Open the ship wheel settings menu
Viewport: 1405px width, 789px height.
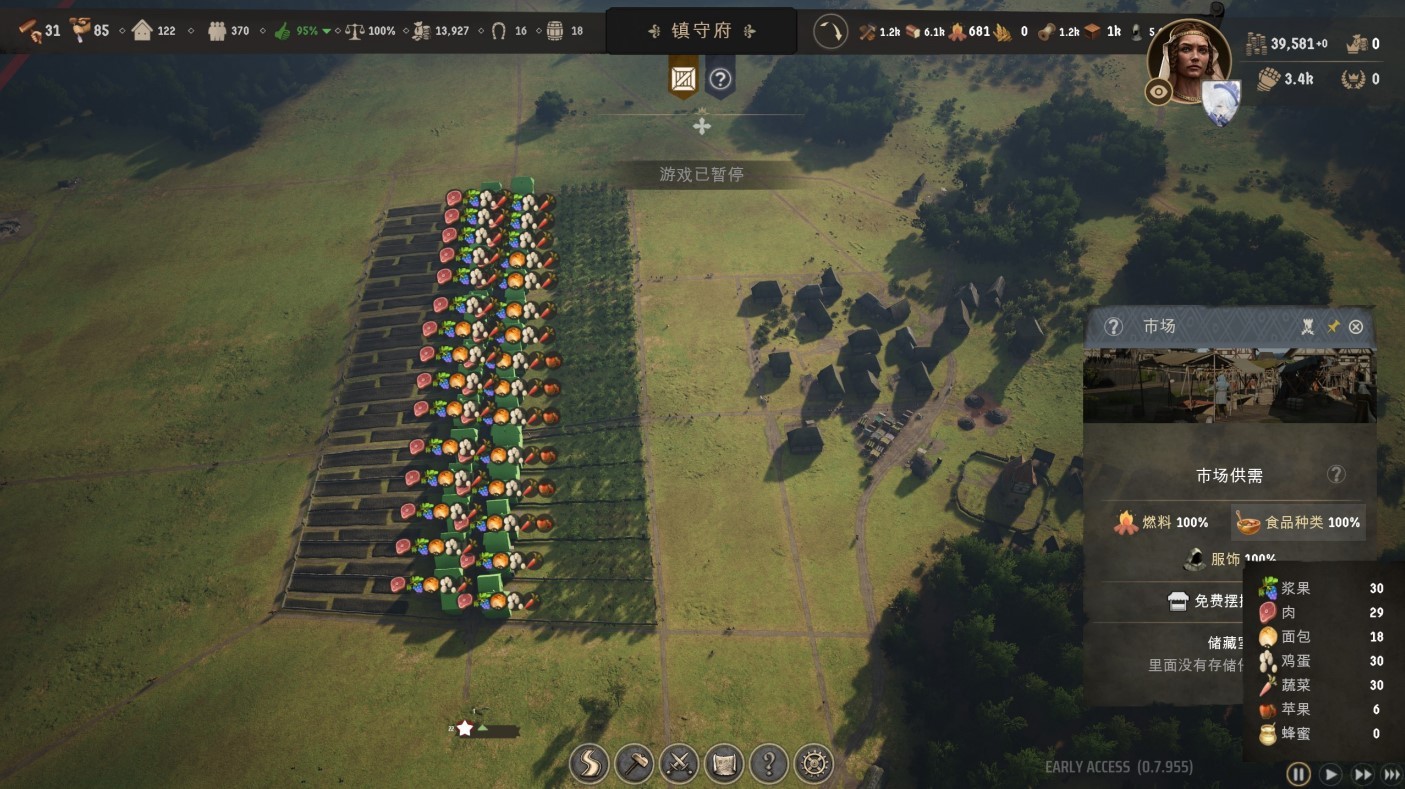tap(814, 765)
